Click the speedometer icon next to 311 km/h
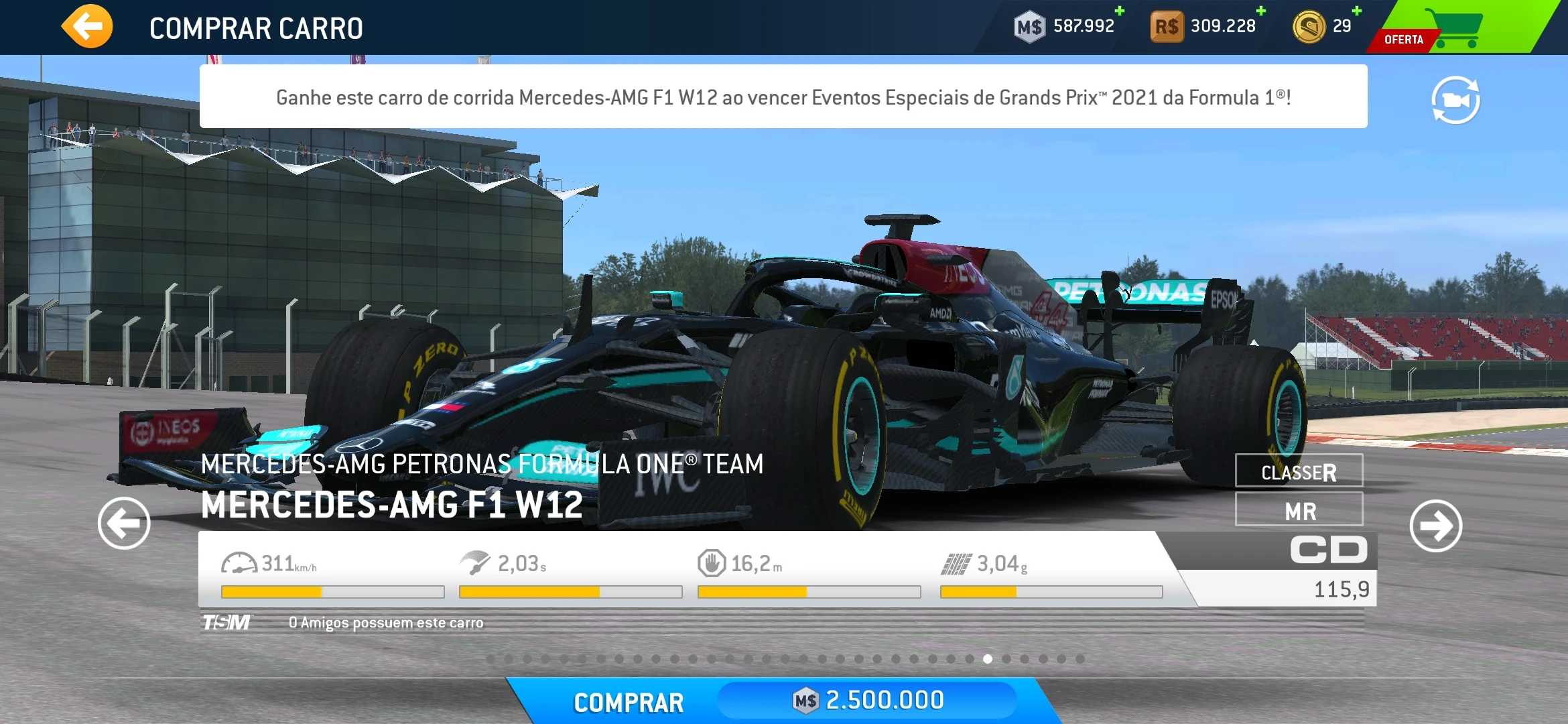The width and height of the screenshot is (1568, 724). click(241, 563)
